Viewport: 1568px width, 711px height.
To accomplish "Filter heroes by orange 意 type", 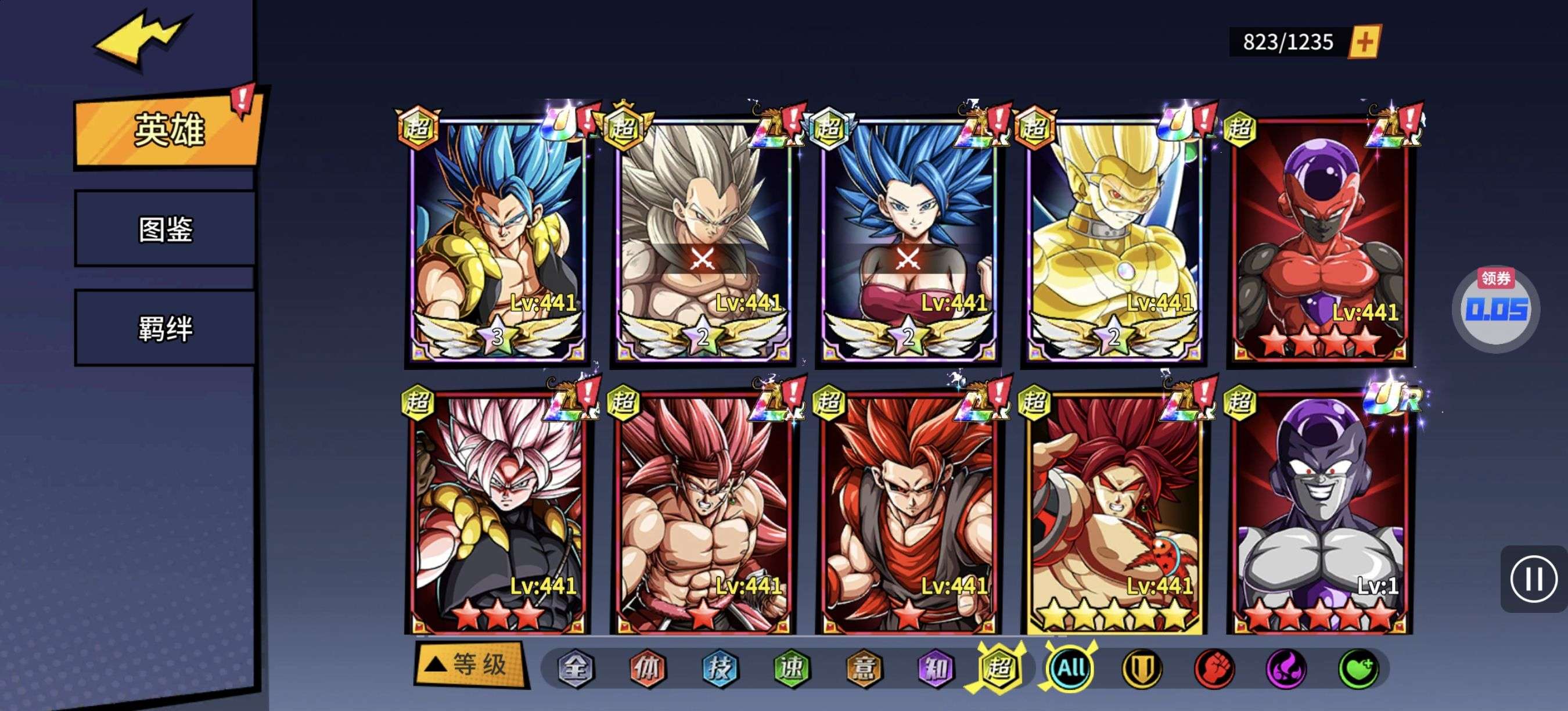I will point(864,669).
